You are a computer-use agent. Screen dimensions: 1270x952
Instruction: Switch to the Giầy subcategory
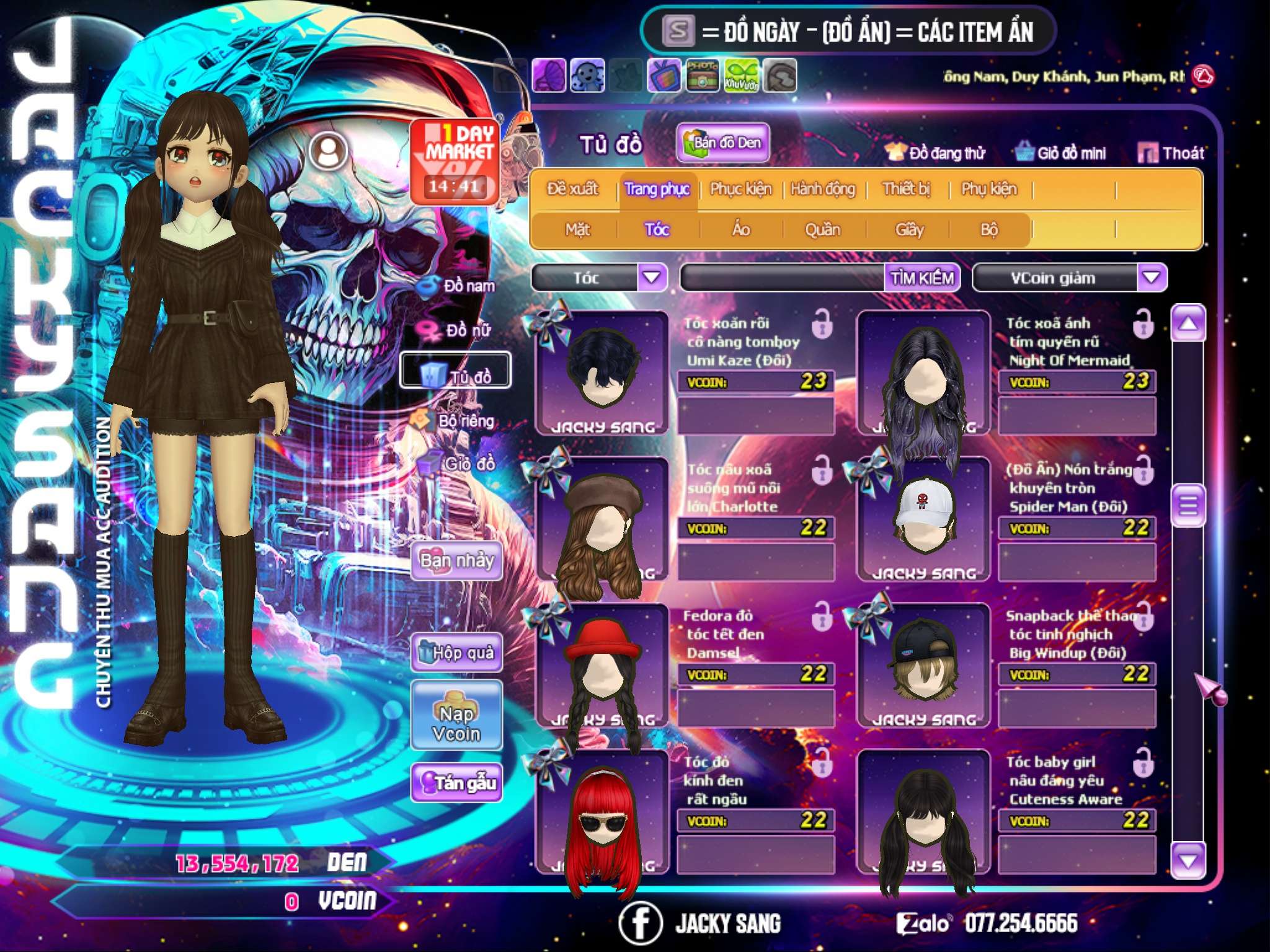[909, 230]
